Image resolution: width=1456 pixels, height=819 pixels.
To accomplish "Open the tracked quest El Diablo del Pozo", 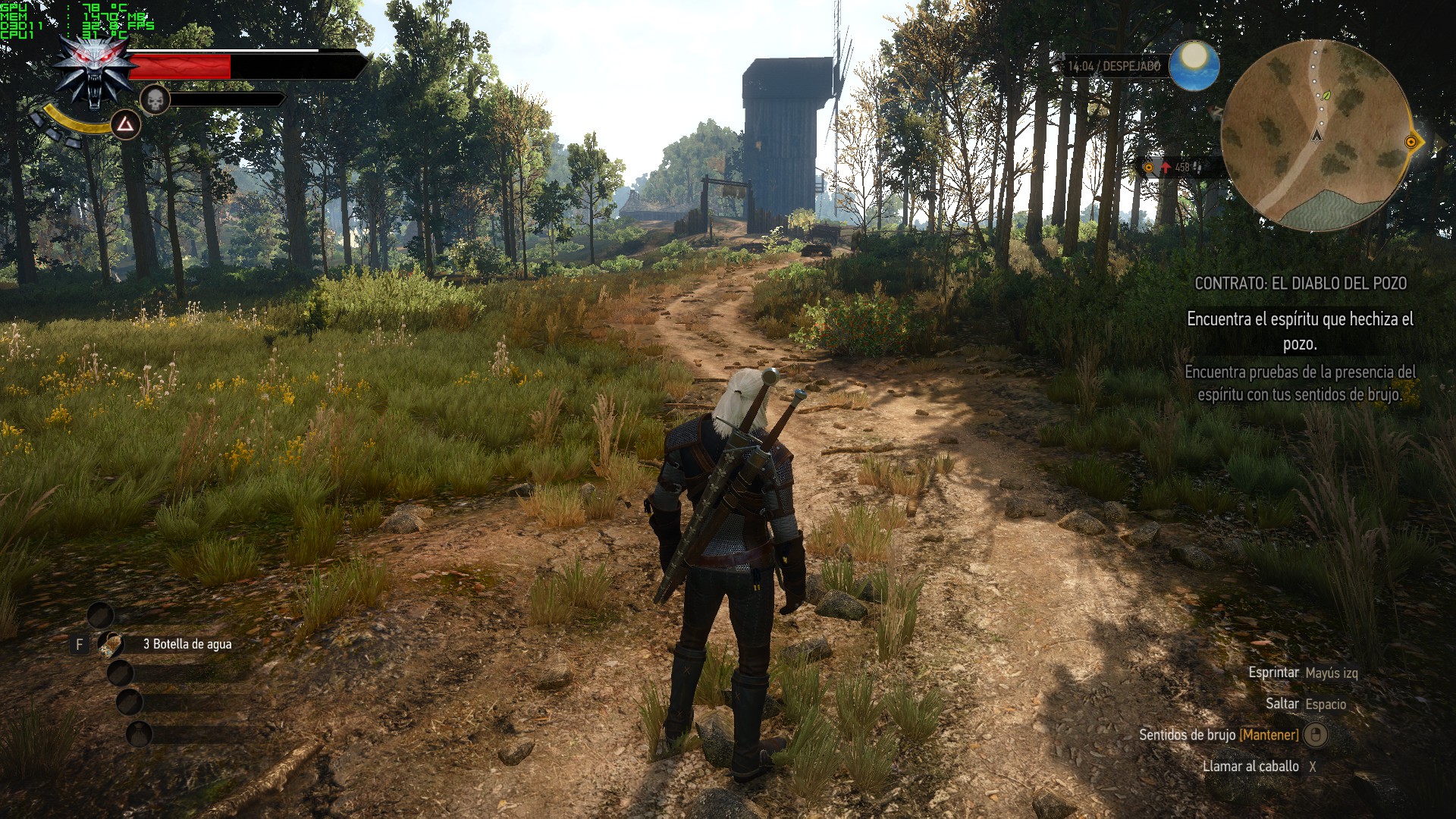I will pos(1300,284).
